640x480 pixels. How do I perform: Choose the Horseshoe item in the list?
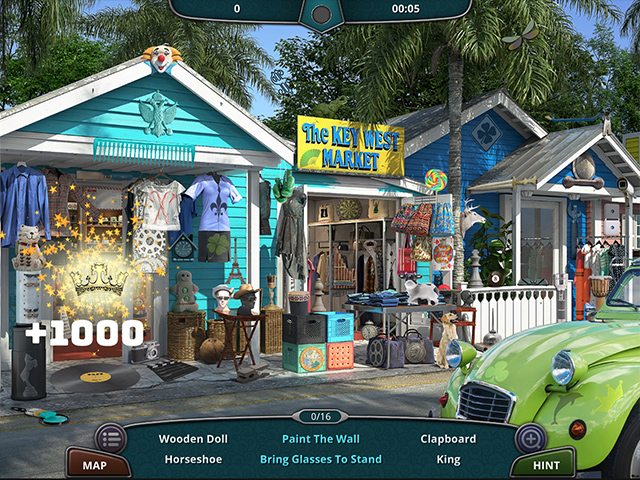coord(193,459)
